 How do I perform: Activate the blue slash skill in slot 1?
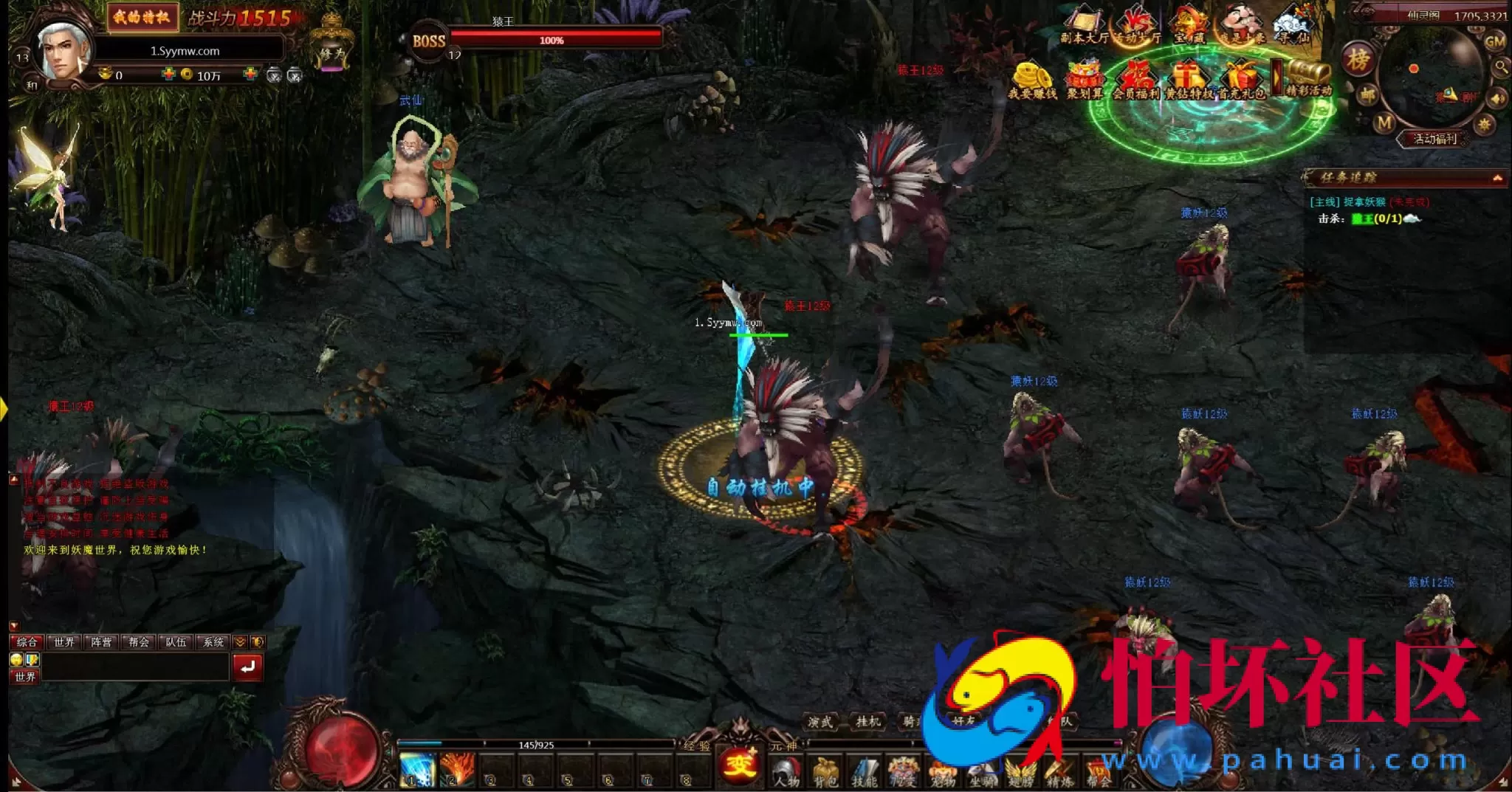[416, 769]
